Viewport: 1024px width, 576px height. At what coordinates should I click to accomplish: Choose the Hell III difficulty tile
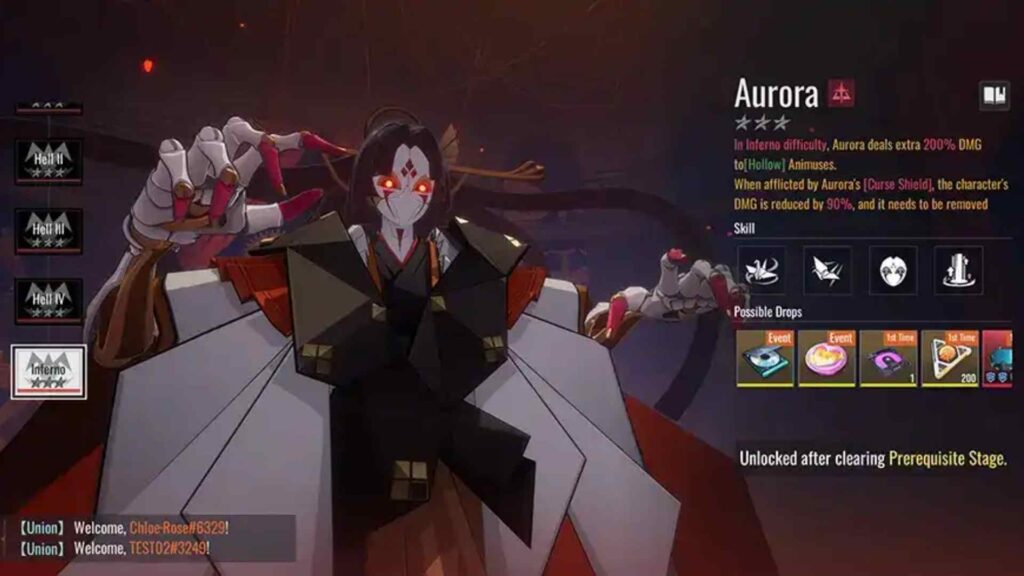[x=48, y=231]
